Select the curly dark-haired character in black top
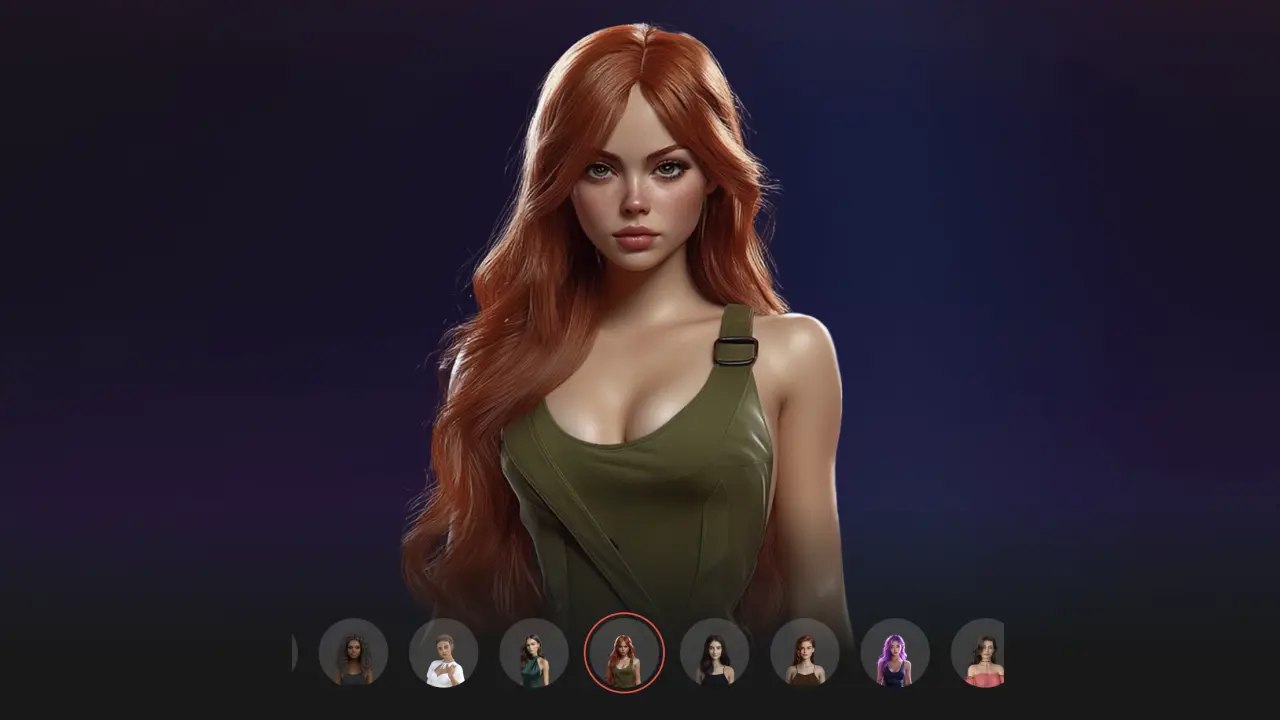 pyautogui.click(x=353, y=652)
